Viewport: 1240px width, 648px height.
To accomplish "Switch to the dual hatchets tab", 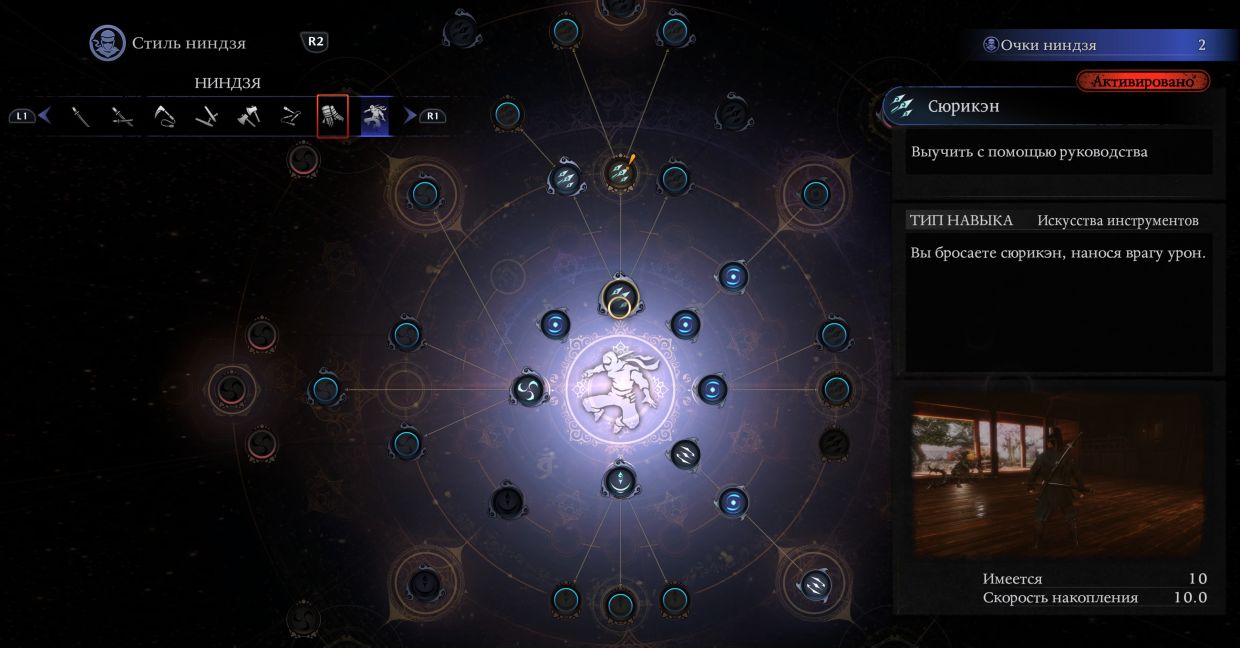I will pos(249,116).
